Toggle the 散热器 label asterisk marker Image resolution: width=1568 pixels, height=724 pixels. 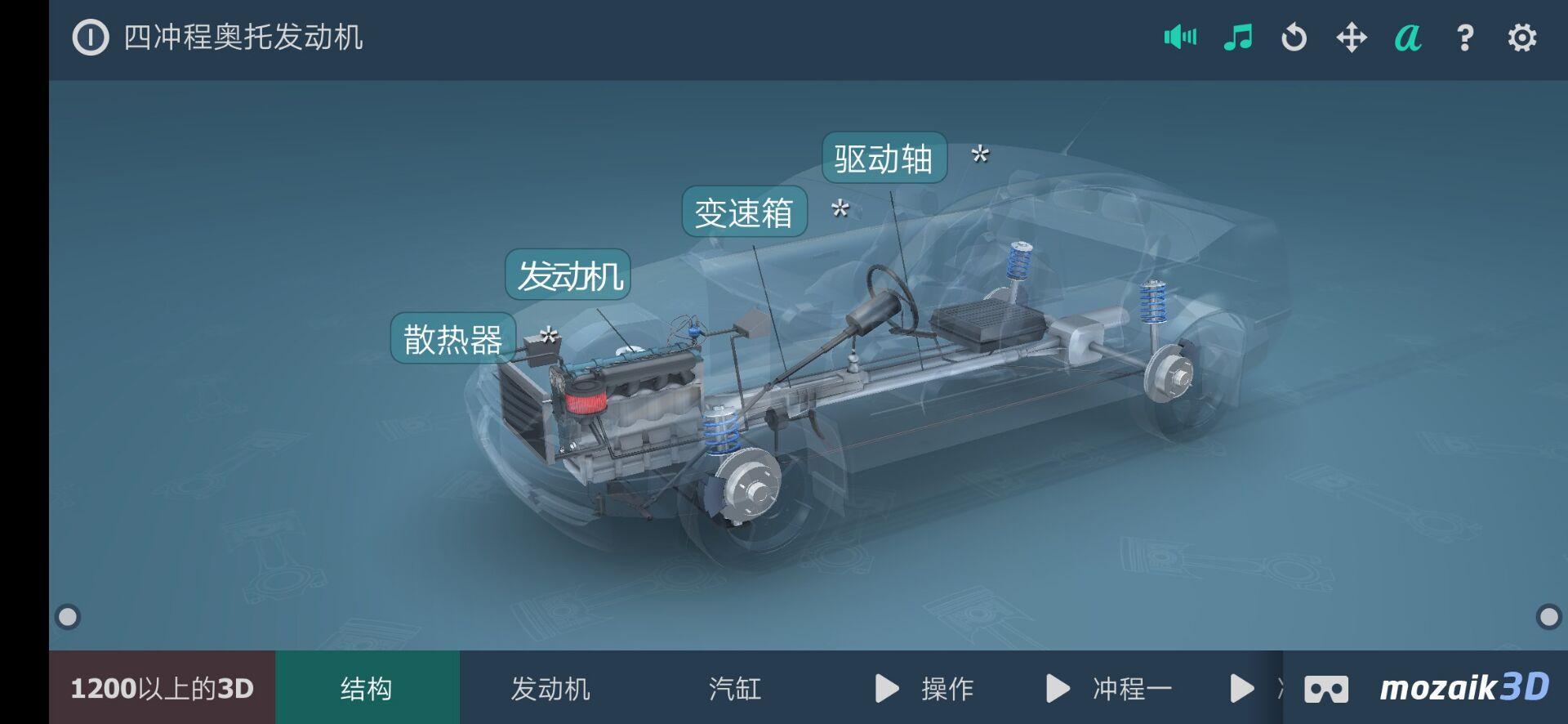(548, 335)
